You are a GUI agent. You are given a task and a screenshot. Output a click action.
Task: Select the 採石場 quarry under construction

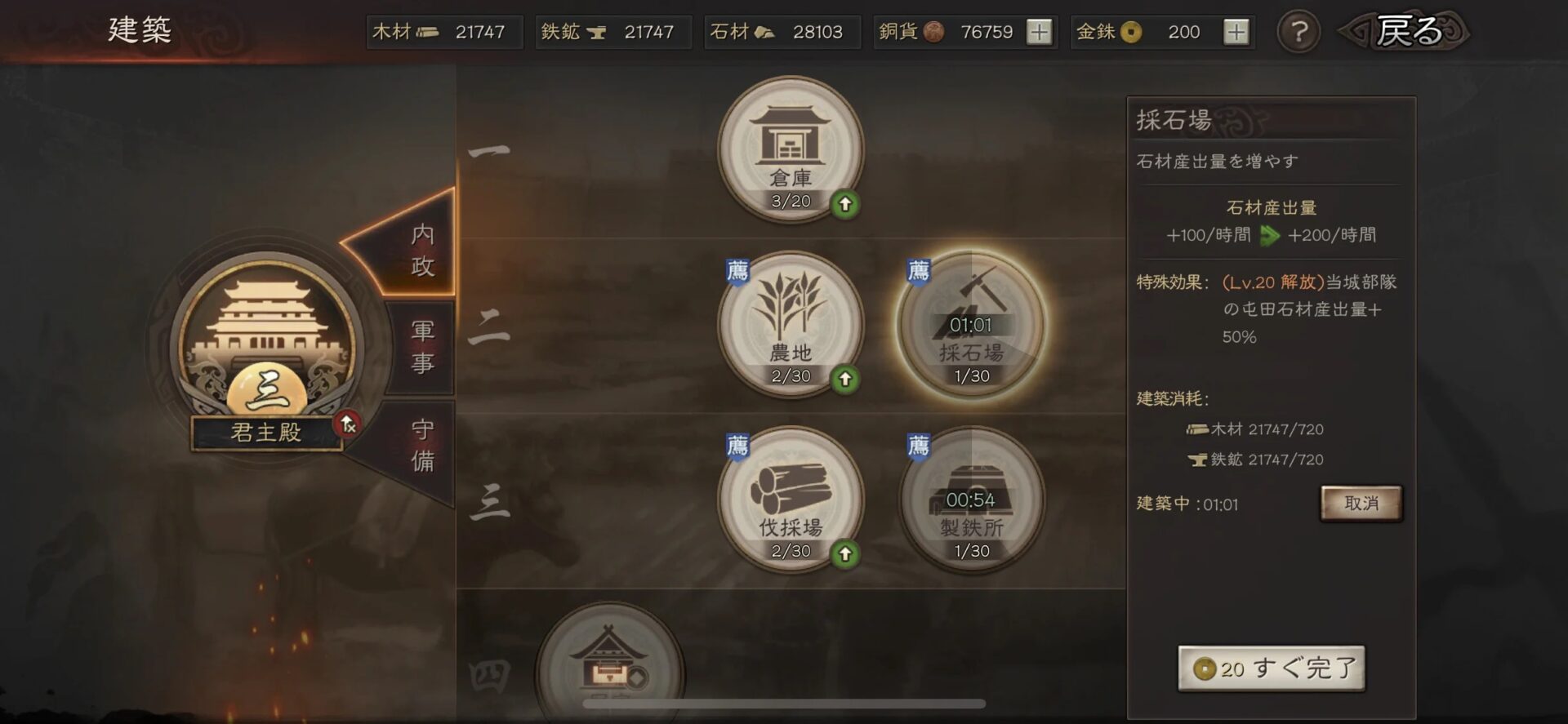972,326
